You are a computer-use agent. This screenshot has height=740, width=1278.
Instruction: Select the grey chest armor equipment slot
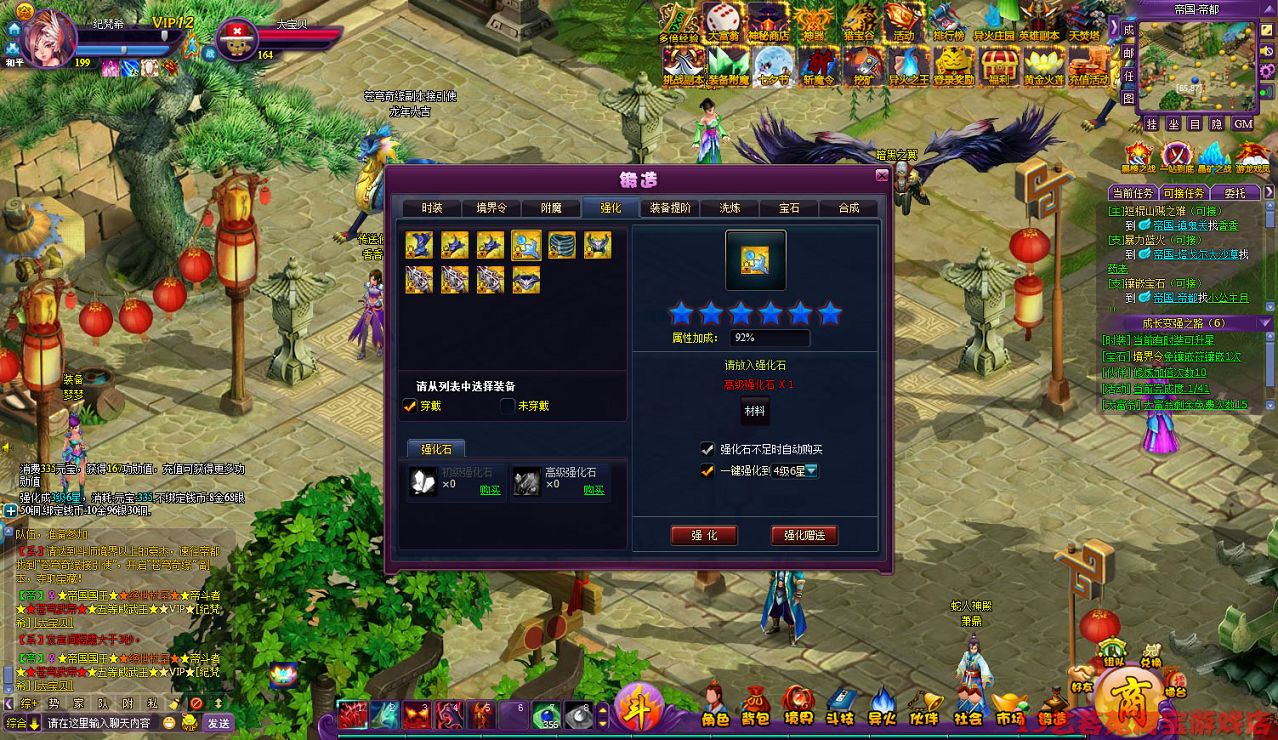(562, 245)
